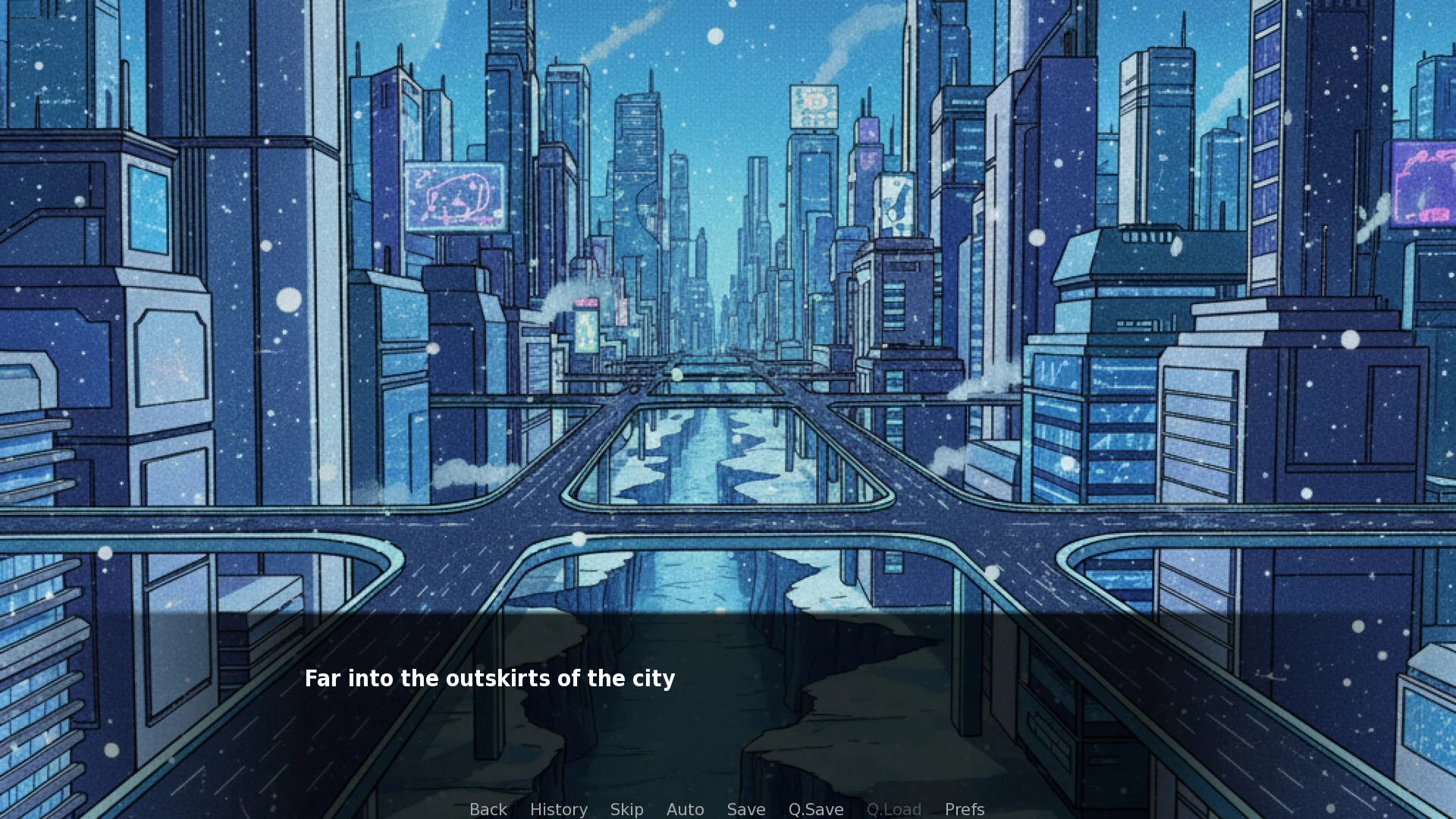Toggle Auto advance mode
The width and height of the screenshot is (1456, 819).
pos(685,809)
